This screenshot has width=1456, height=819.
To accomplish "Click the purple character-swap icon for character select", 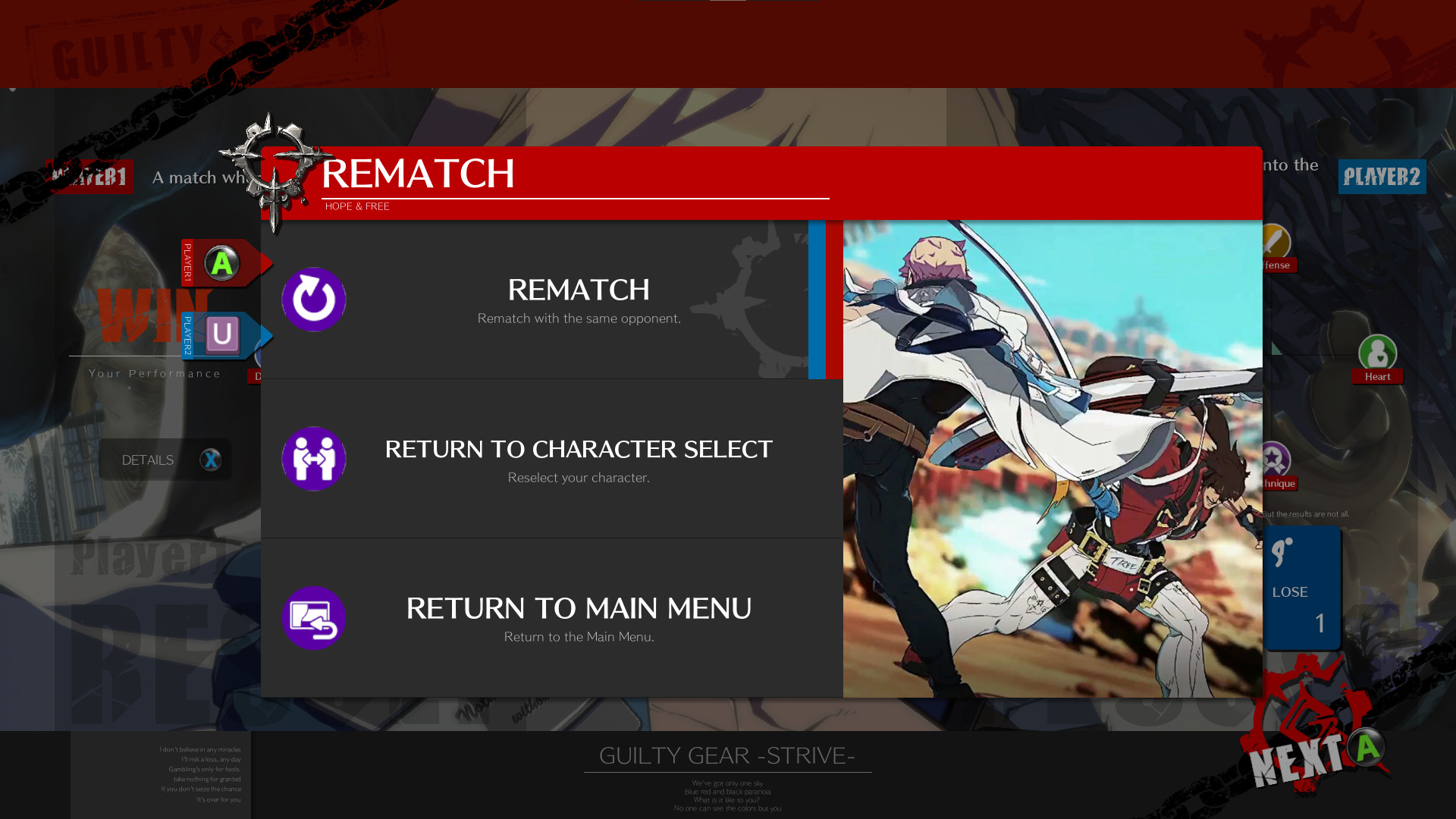I will click(x=313, y=459).
